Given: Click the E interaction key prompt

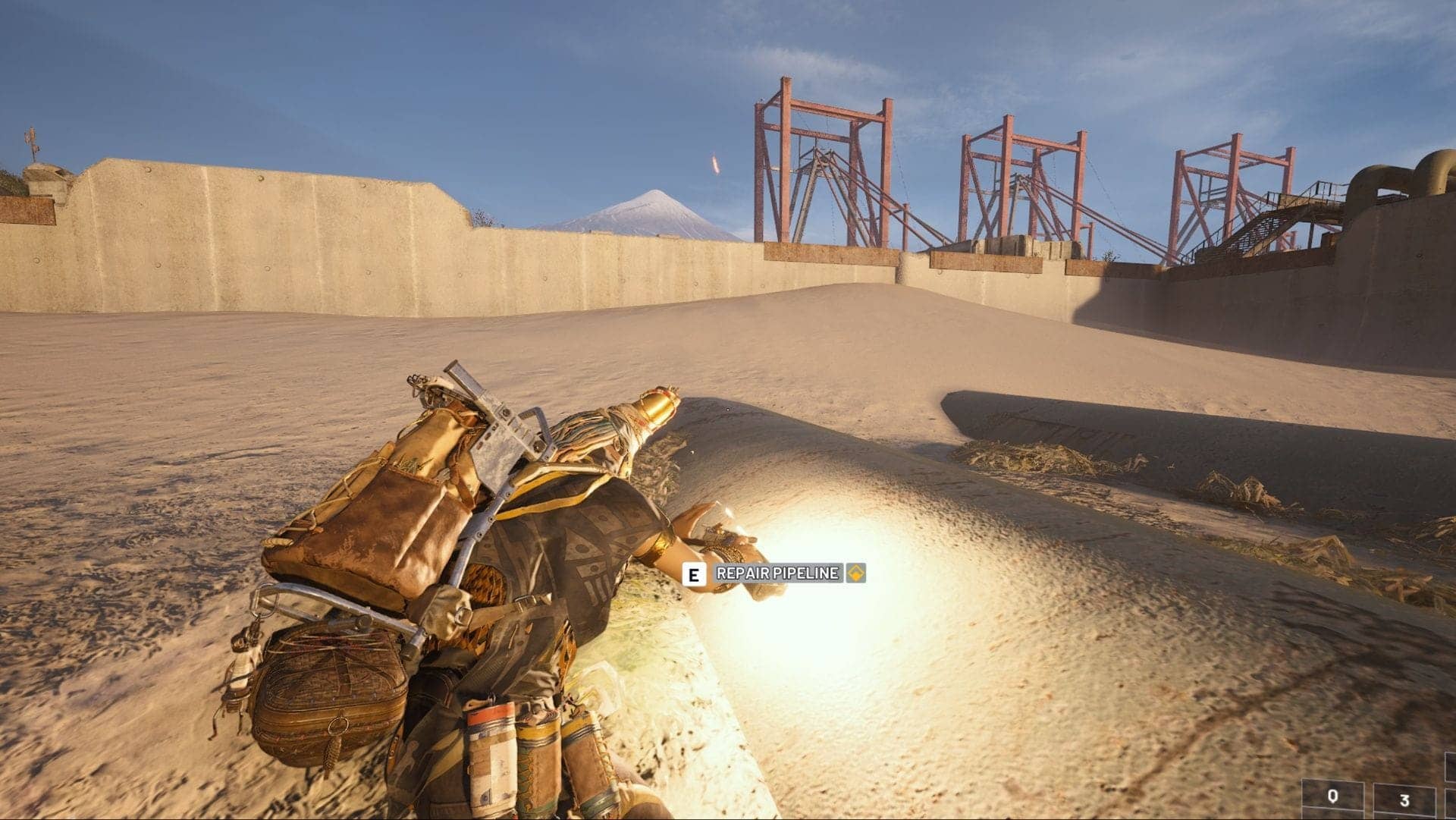Looking at the screenshot, I should click(x=695, y=574).
